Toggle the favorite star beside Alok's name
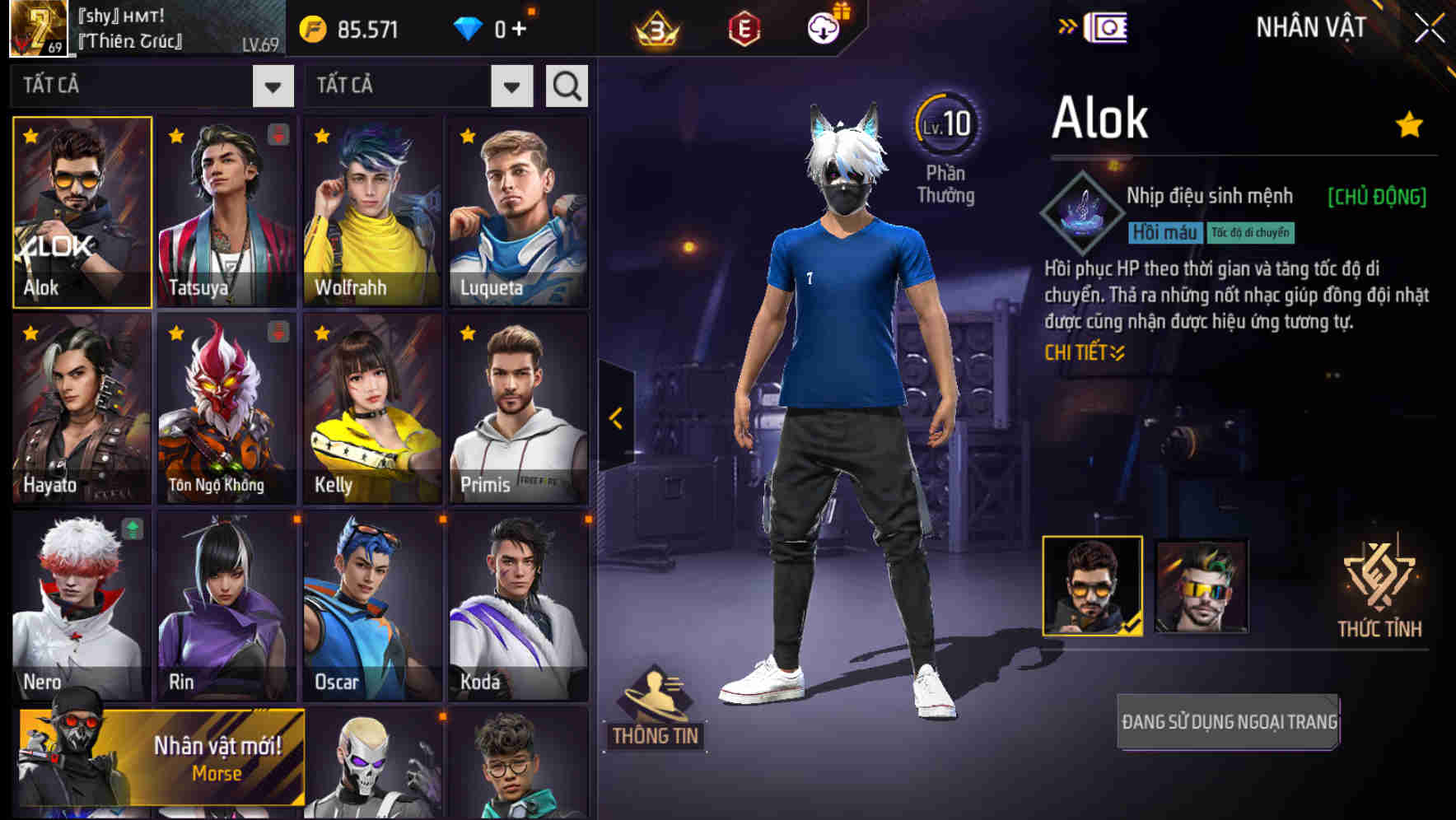1456x820 pixels. coord(1408,123)
